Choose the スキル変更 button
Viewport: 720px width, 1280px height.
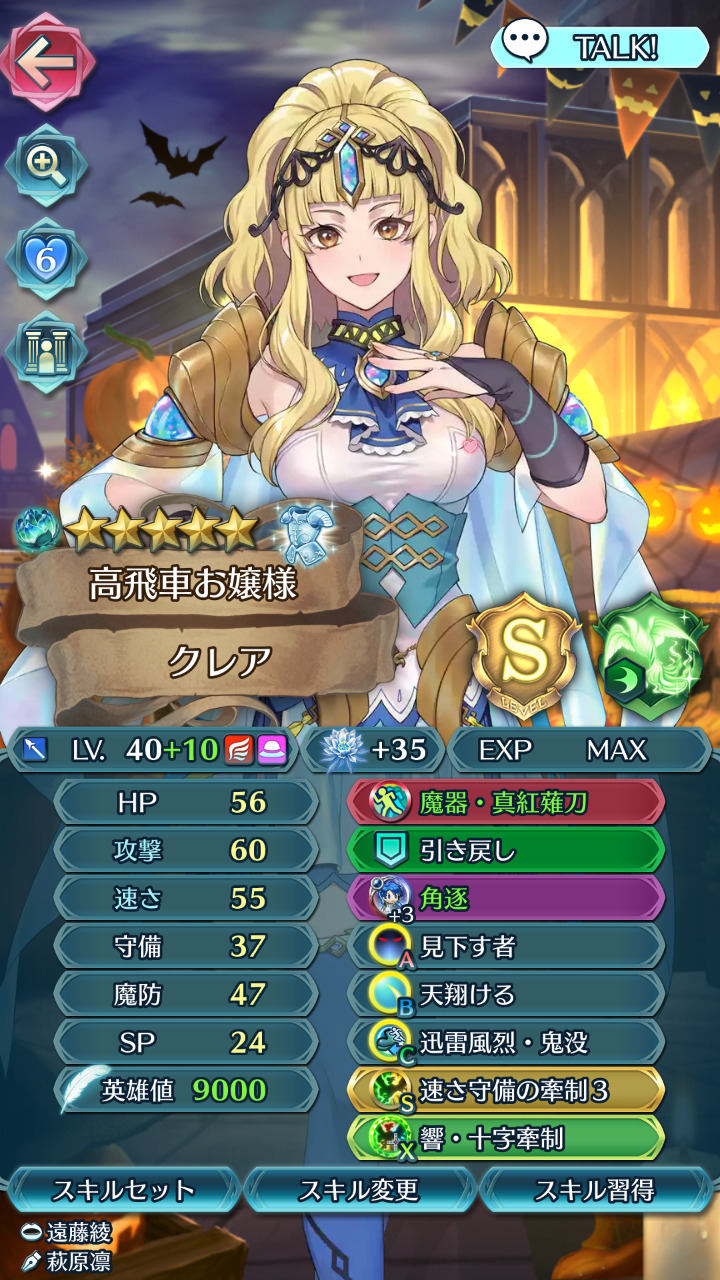point(359,1190)
